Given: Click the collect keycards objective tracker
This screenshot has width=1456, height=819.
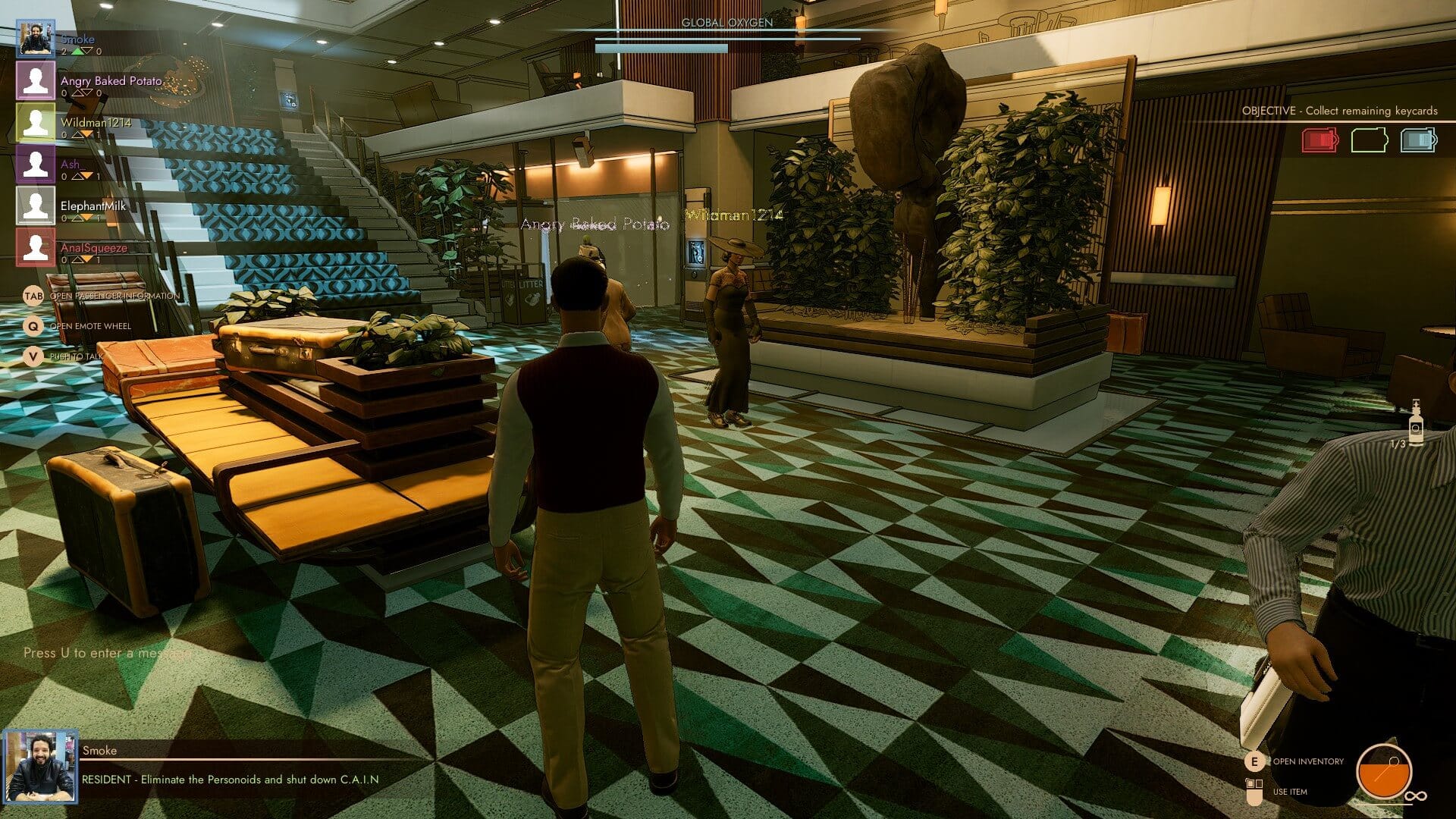Looking at the screenshot, I should [1339, 111].
